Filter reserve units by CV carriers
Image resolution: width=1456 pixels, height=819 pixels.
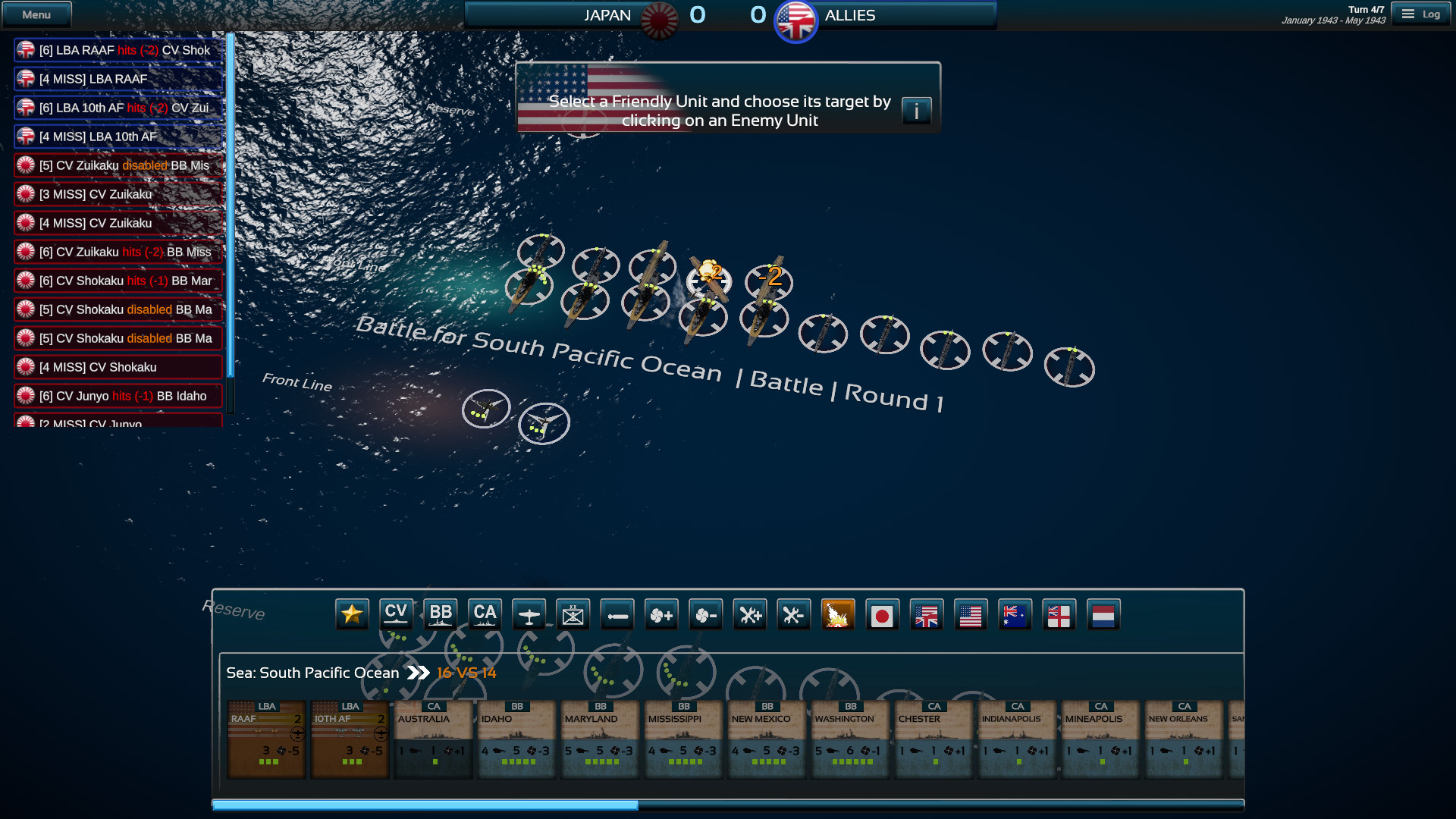click(396, 614)
